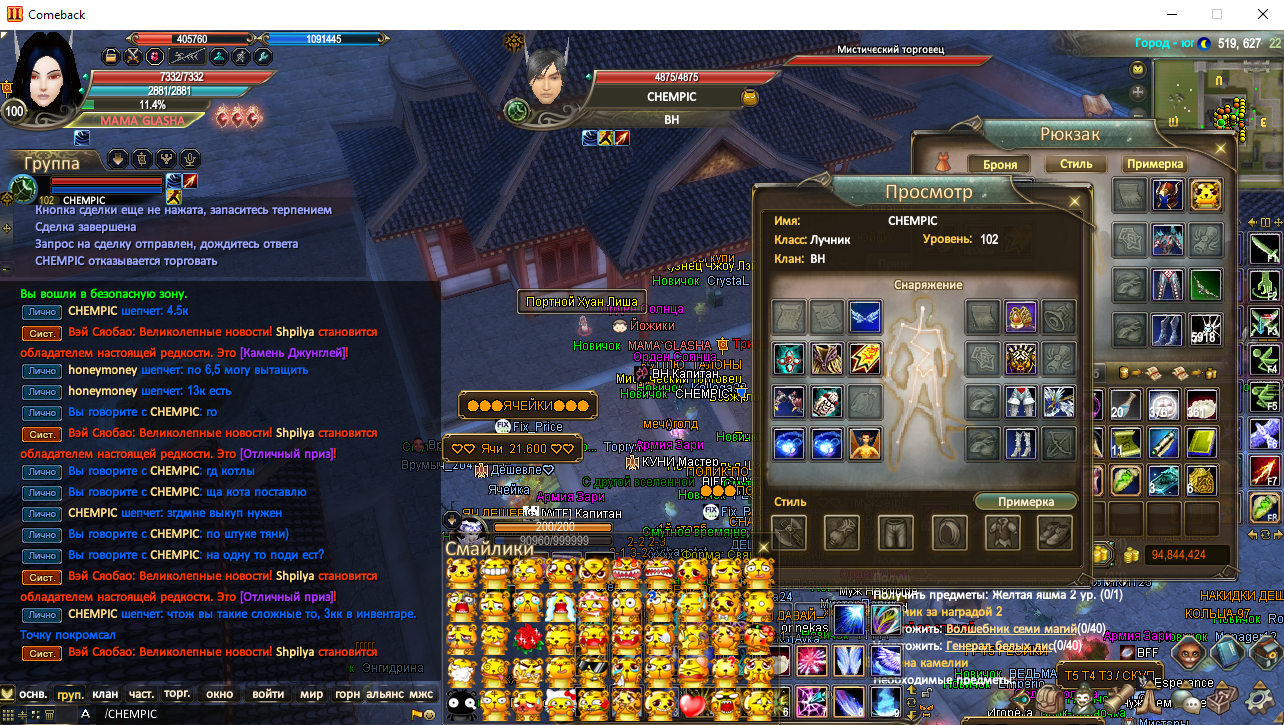Toggle the smiley emoticon picker beside the chat input

[x=430, y=714]
